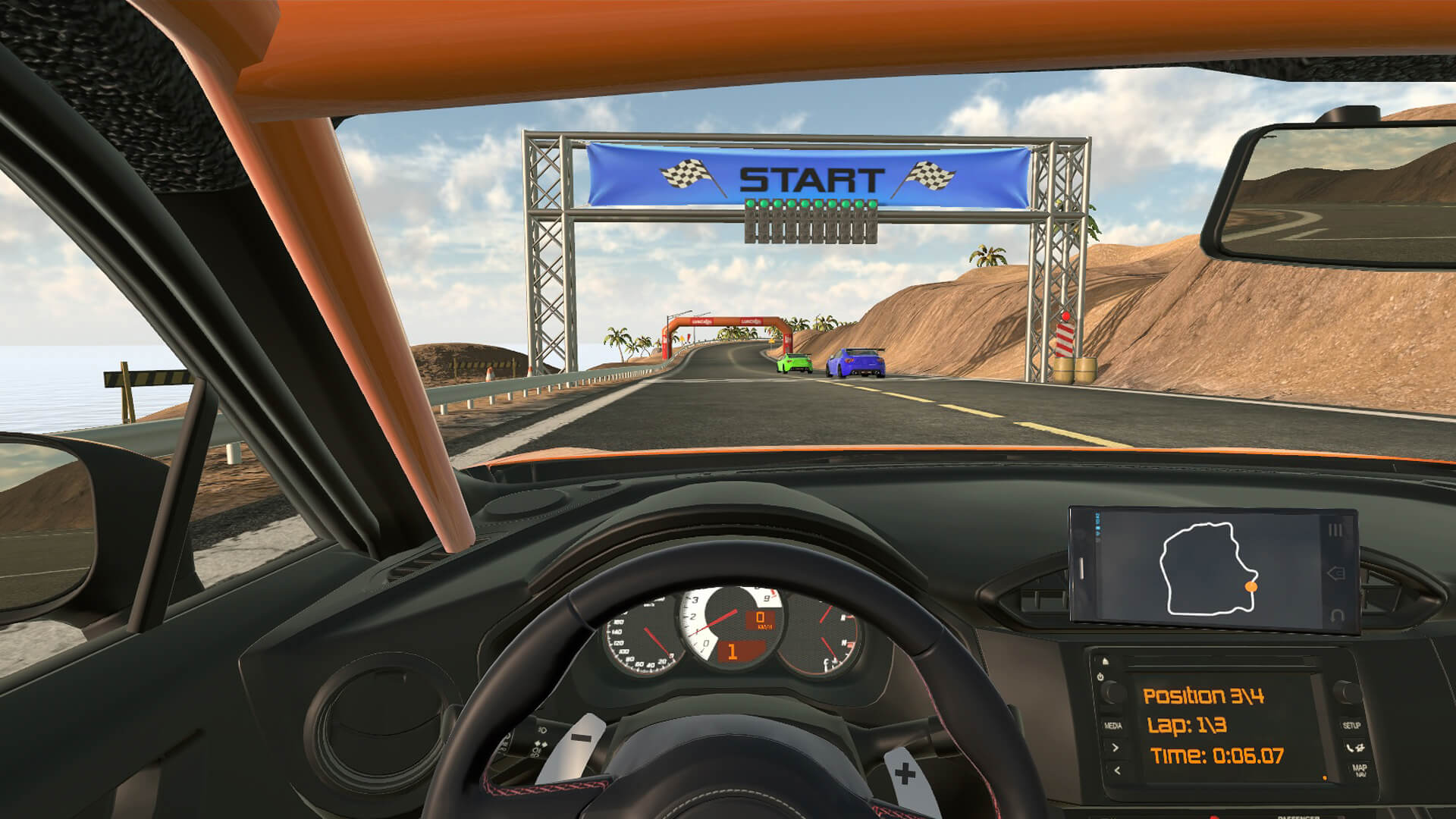
Task: Open the hamburger menu on the phone
Action: point(1335,529)
